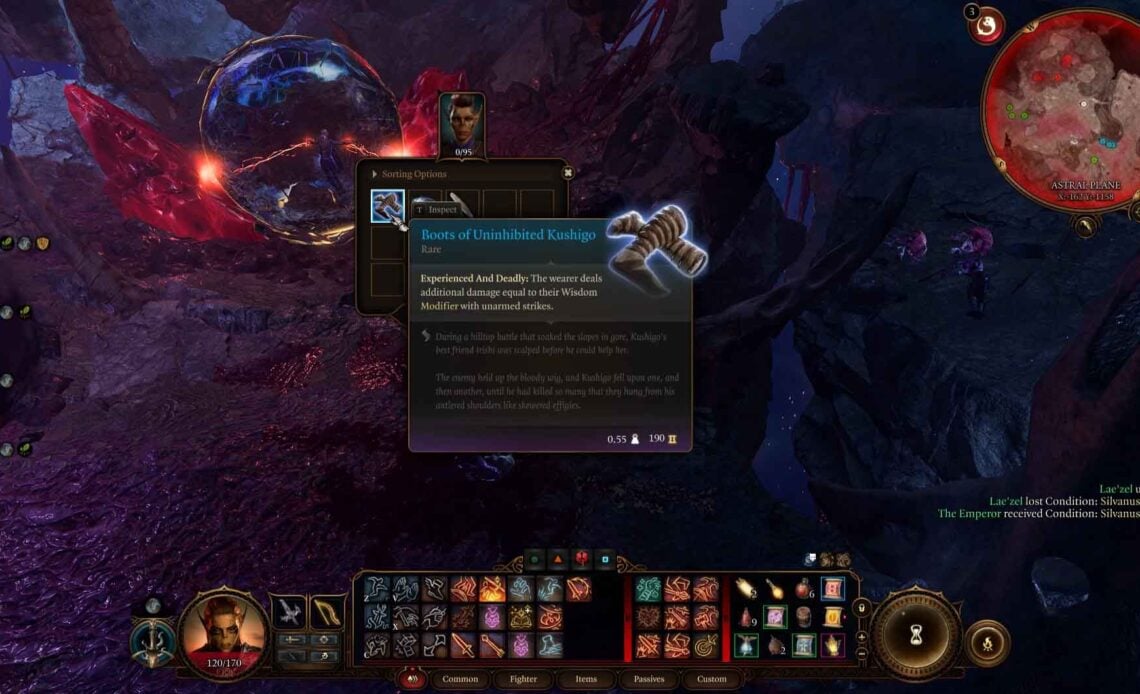Select the Custom hotbar tab
This screenshot has width=1140, height=694.
tap(712, 679)
